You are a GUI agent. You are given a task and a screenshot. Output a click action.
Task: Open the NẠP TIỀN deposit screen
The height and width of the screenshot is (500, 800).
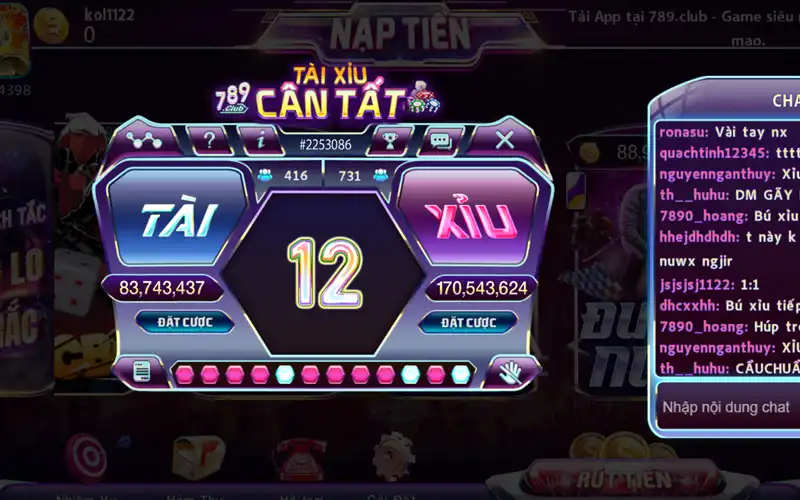(x=400, y=33)
